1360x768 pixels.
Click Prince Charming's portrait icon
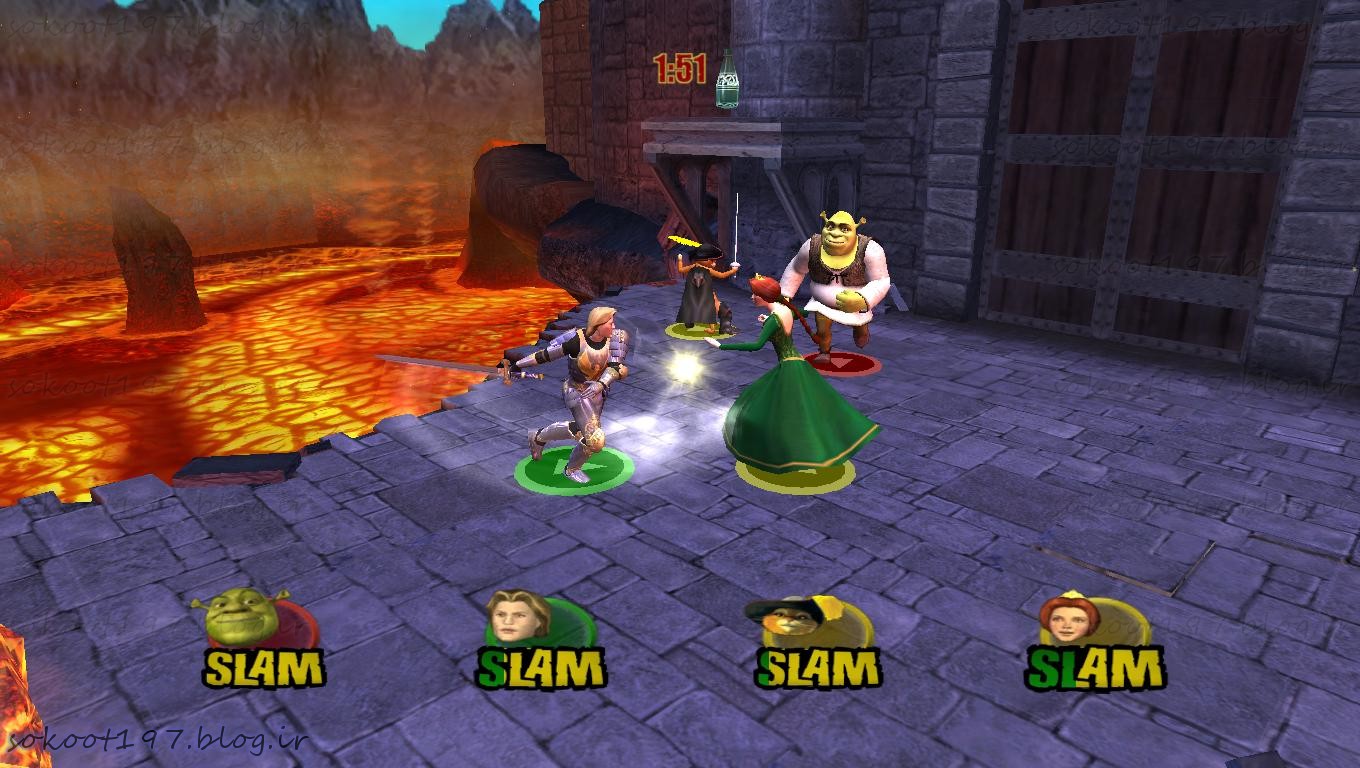click(x=520, y=617)
